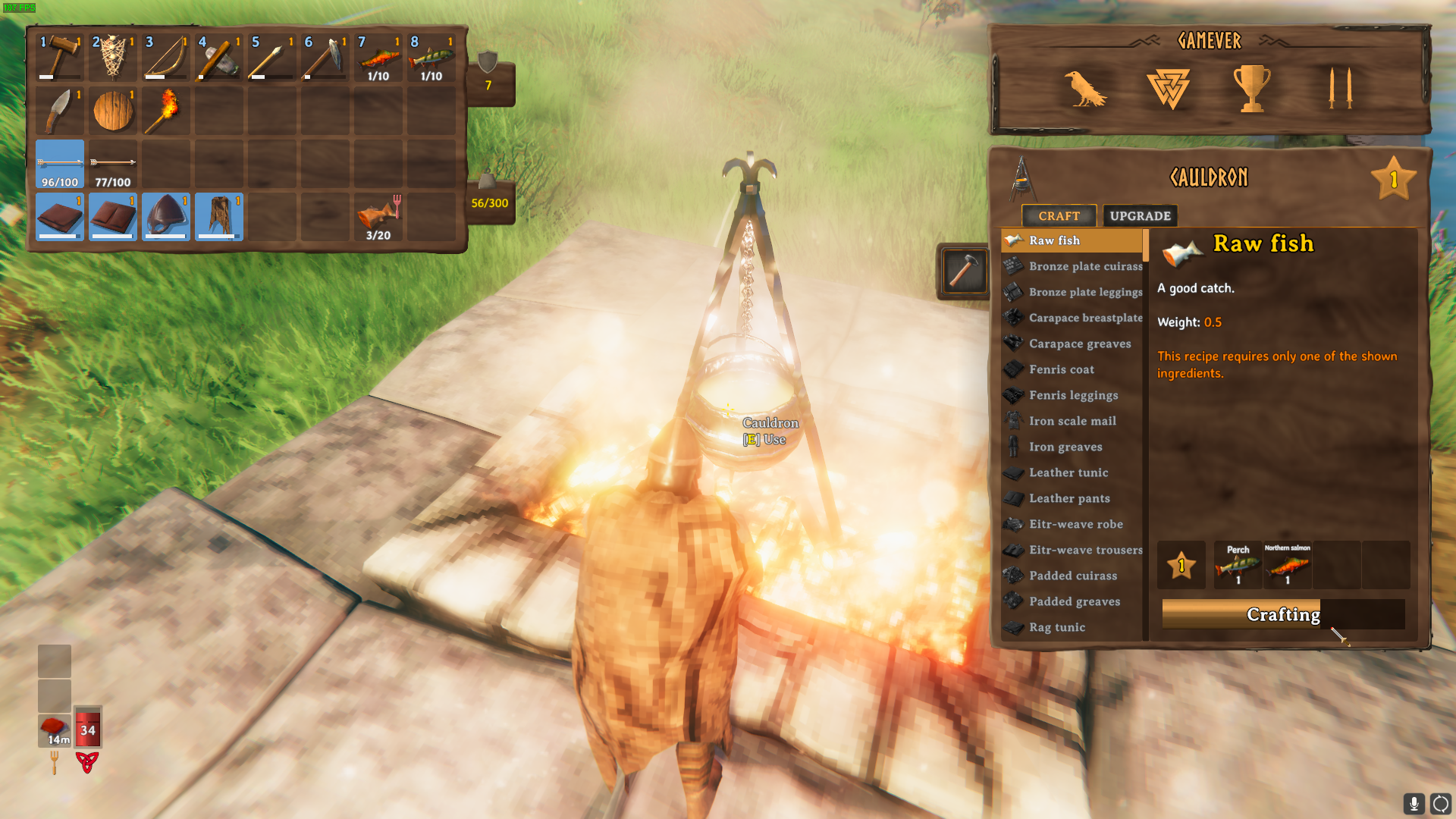Viewport: 1456px width, 819px height.
Task: Switch to the Upgrade tab
Action: click(1140, 216)
